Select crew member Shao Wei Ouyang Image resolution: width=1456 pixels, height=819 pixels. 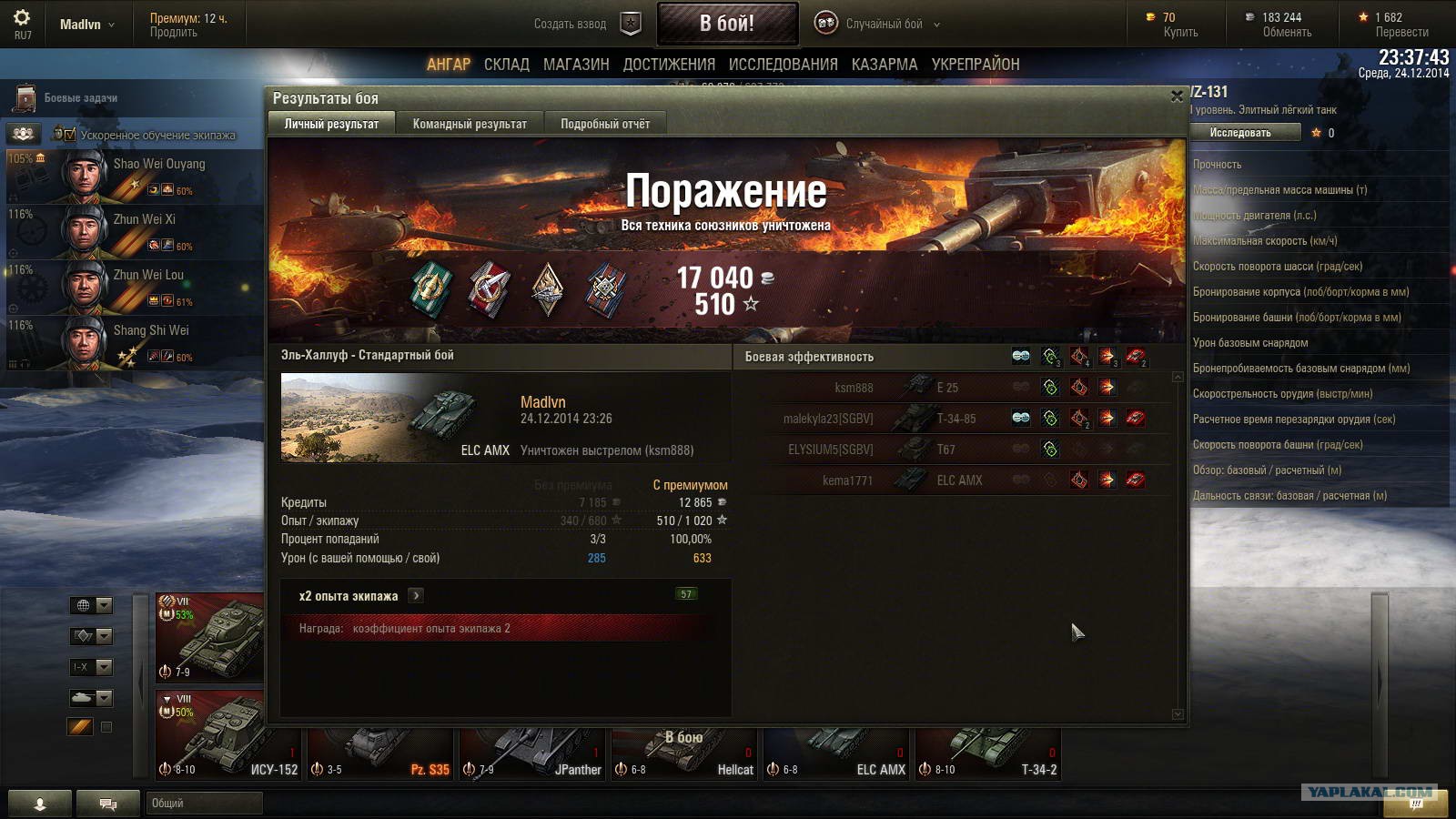coord(136,177)
